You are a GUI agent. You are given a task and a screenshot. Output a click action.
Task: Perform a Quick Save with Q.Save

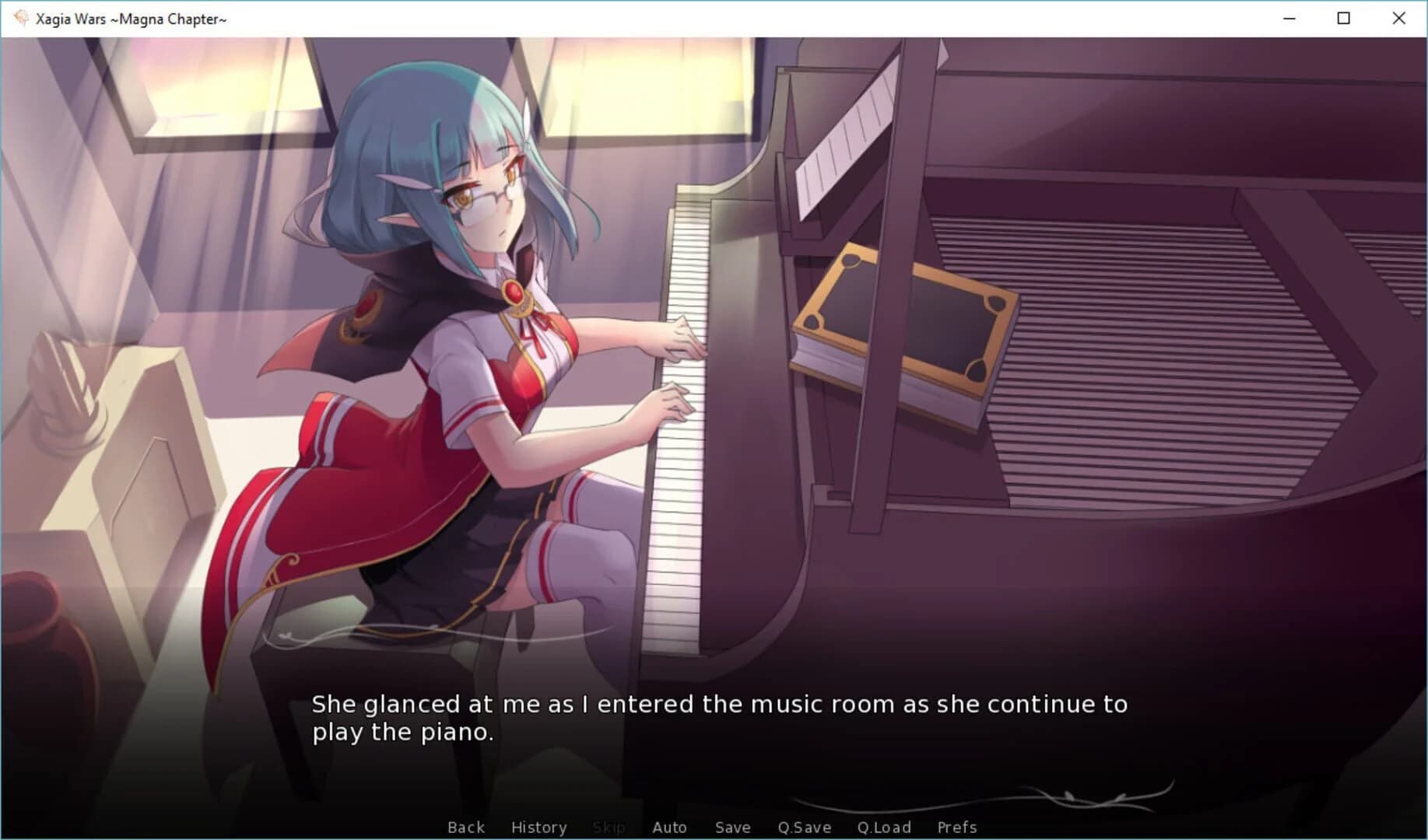[805, 827]
